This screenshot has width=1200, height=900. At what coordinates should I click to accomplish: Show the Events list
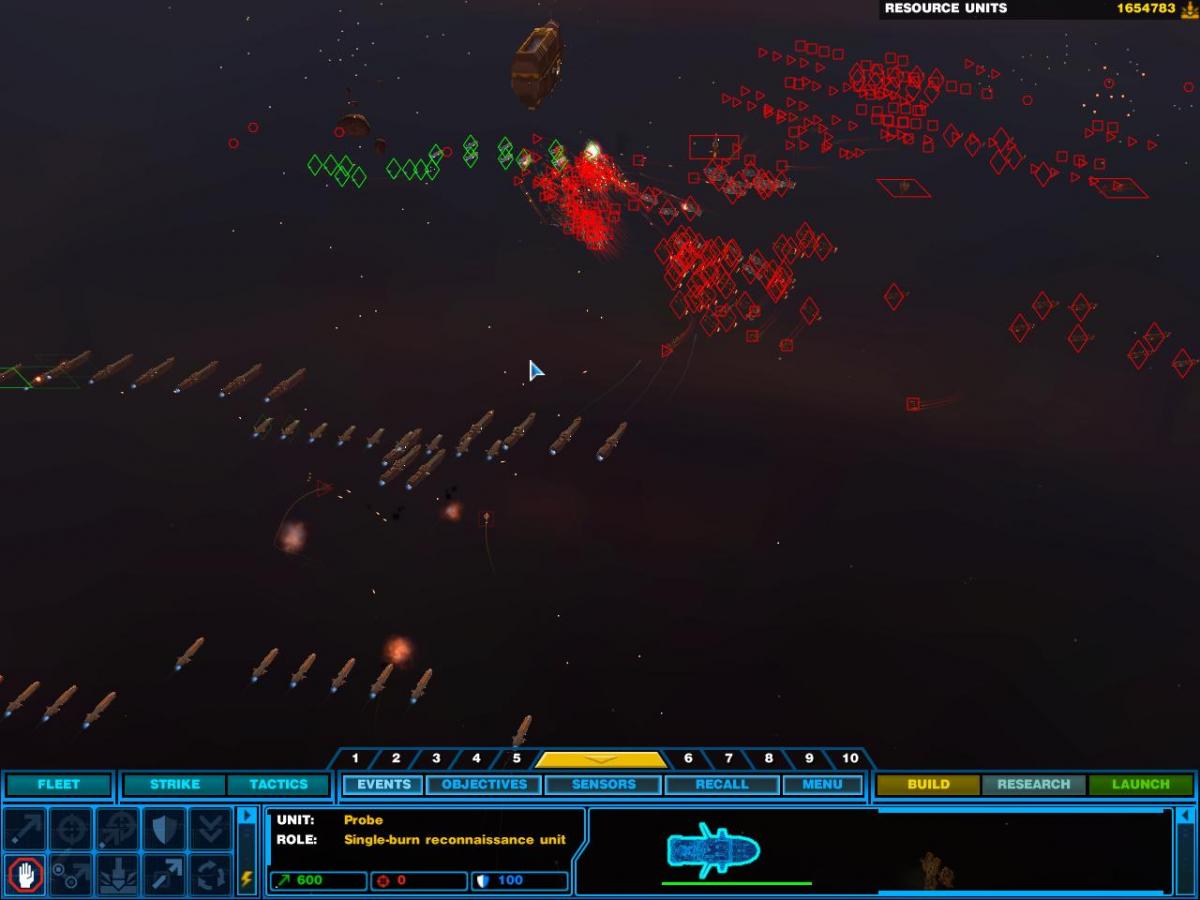pyautogui.click(x=384, y=785)
